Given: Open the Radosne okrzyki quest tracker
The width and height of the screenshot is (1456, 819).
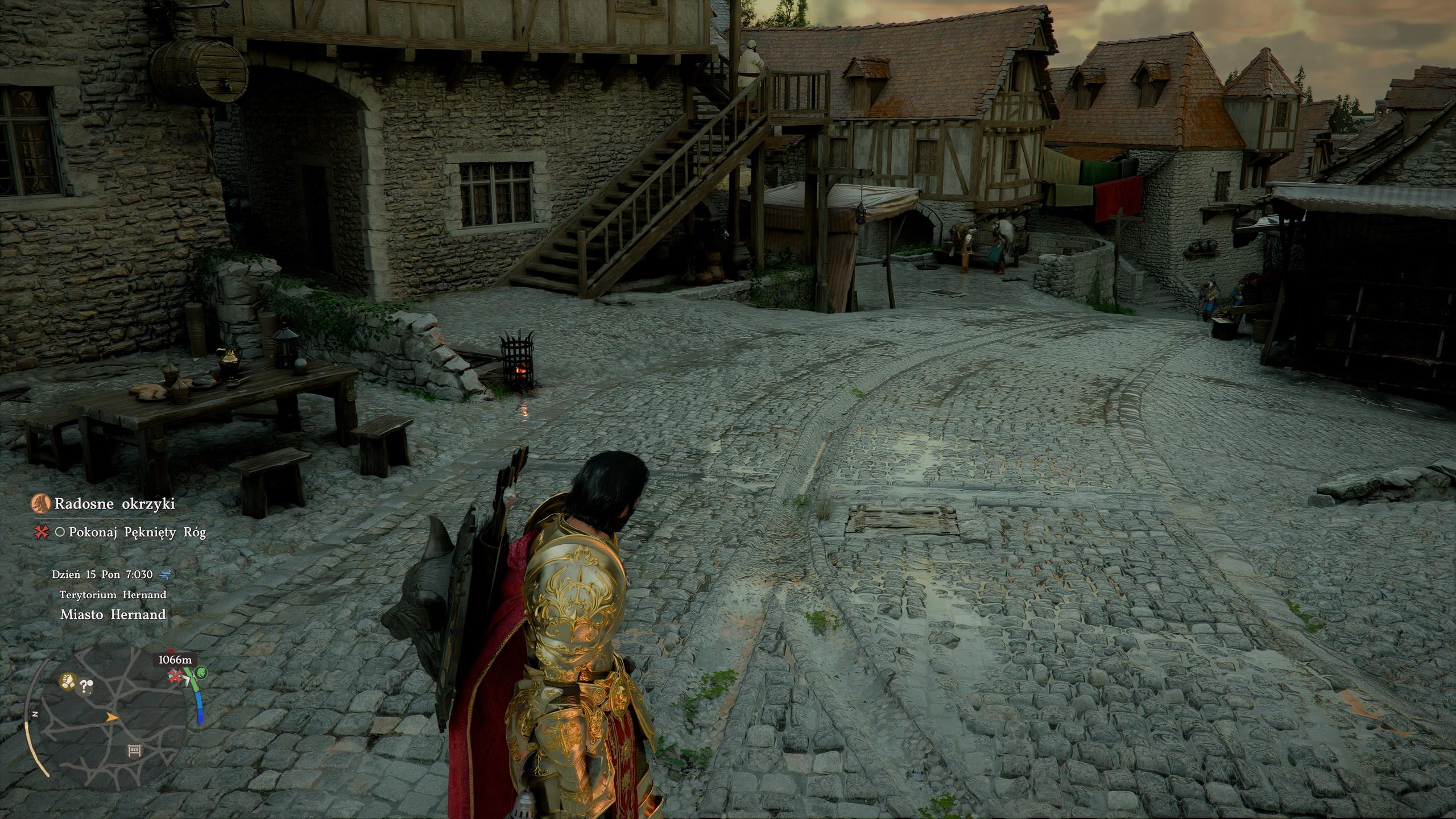Looking at the screenshot, I should [x=114, y=503].
